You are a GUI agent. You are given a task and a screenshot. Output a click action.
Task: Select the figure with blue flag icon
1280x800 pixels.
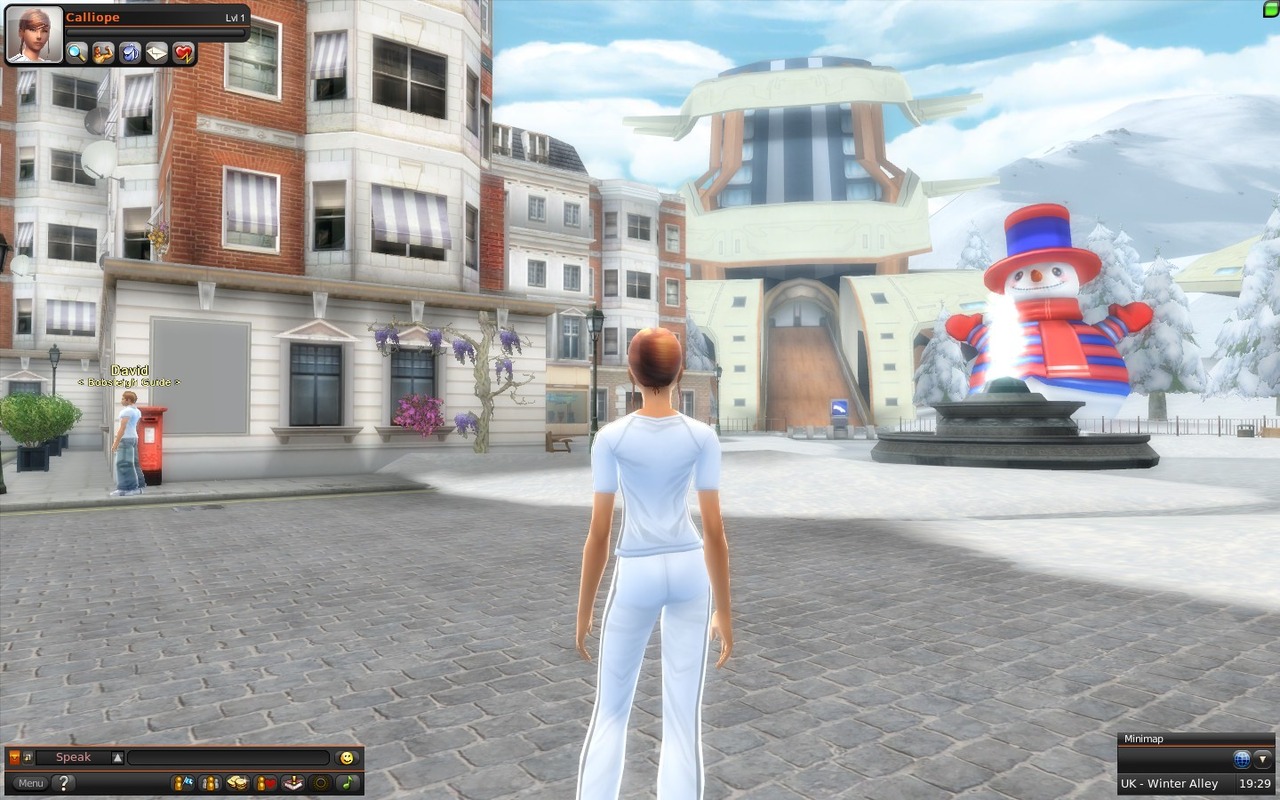point(182,783)
